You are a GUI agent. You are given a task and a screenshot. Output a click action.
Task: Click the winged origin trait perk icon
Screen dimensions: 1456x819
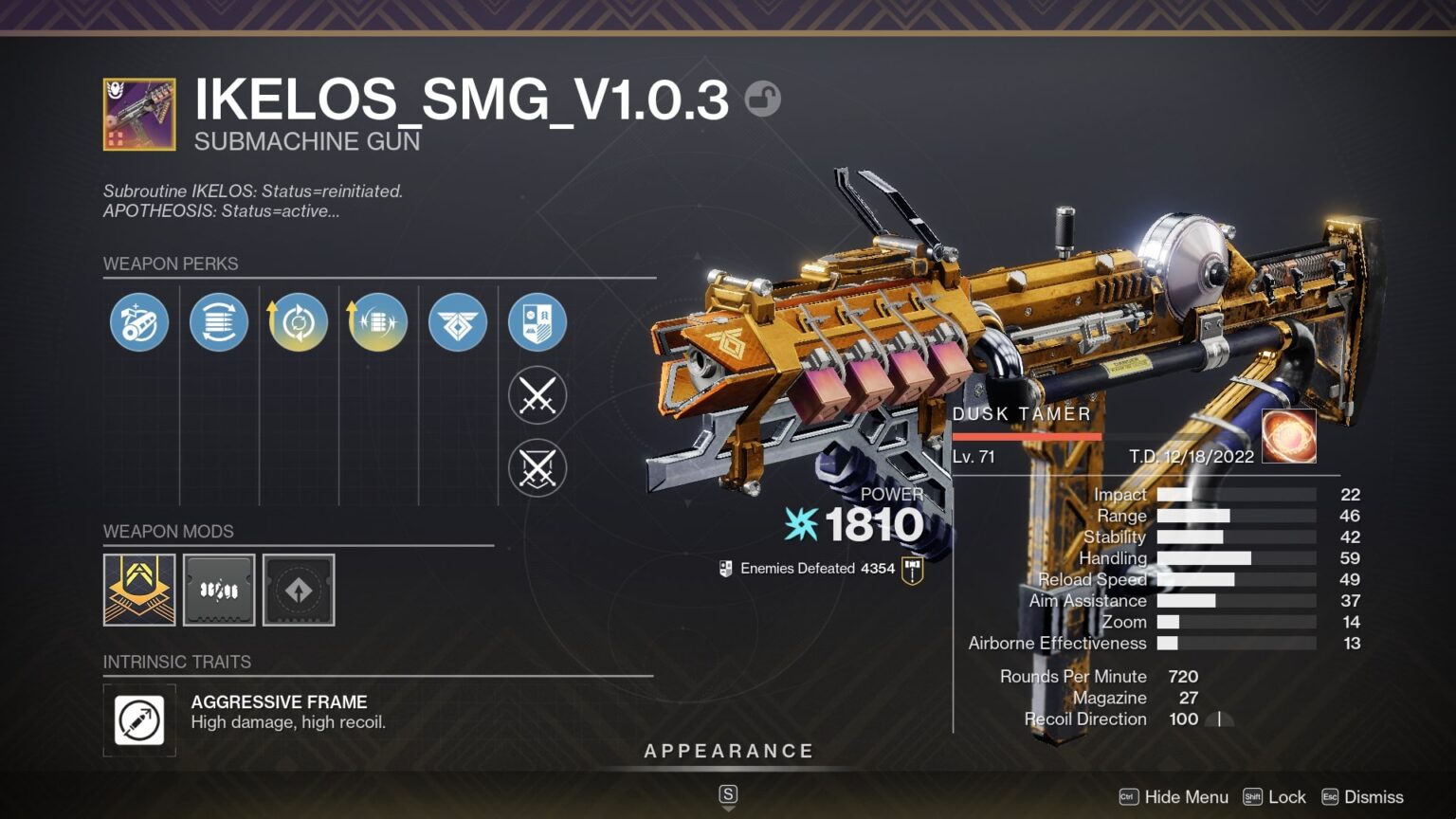[x=457, y=322]
